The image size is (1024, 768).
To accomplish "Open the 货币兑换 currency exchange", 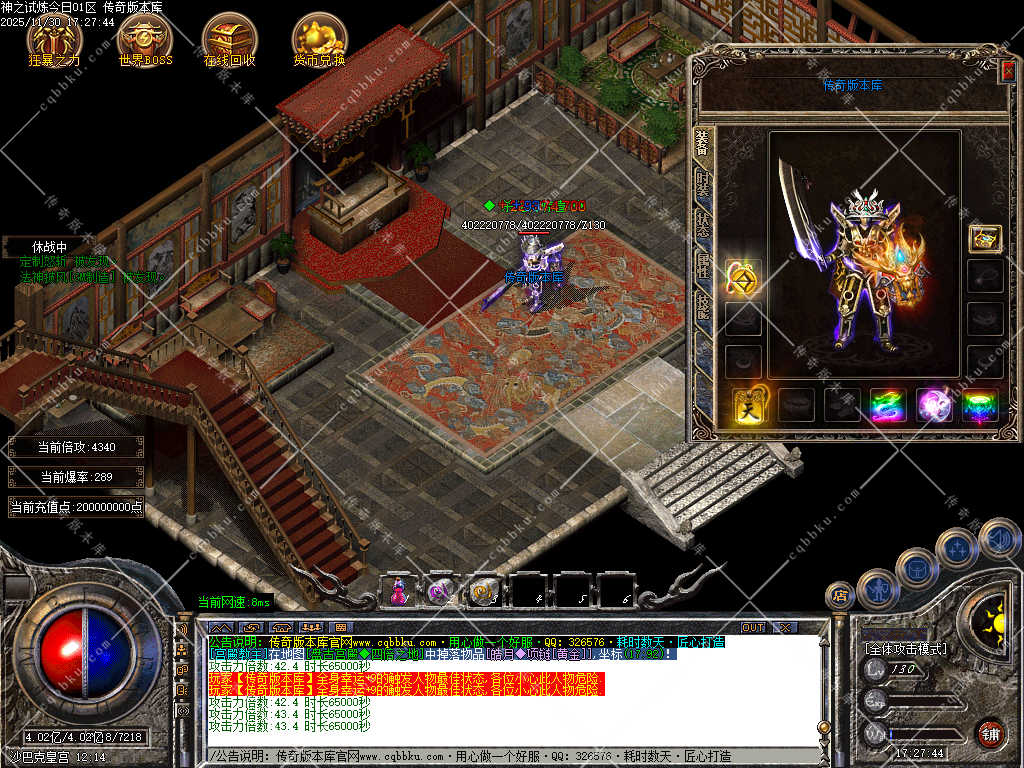I will (319, 38).
